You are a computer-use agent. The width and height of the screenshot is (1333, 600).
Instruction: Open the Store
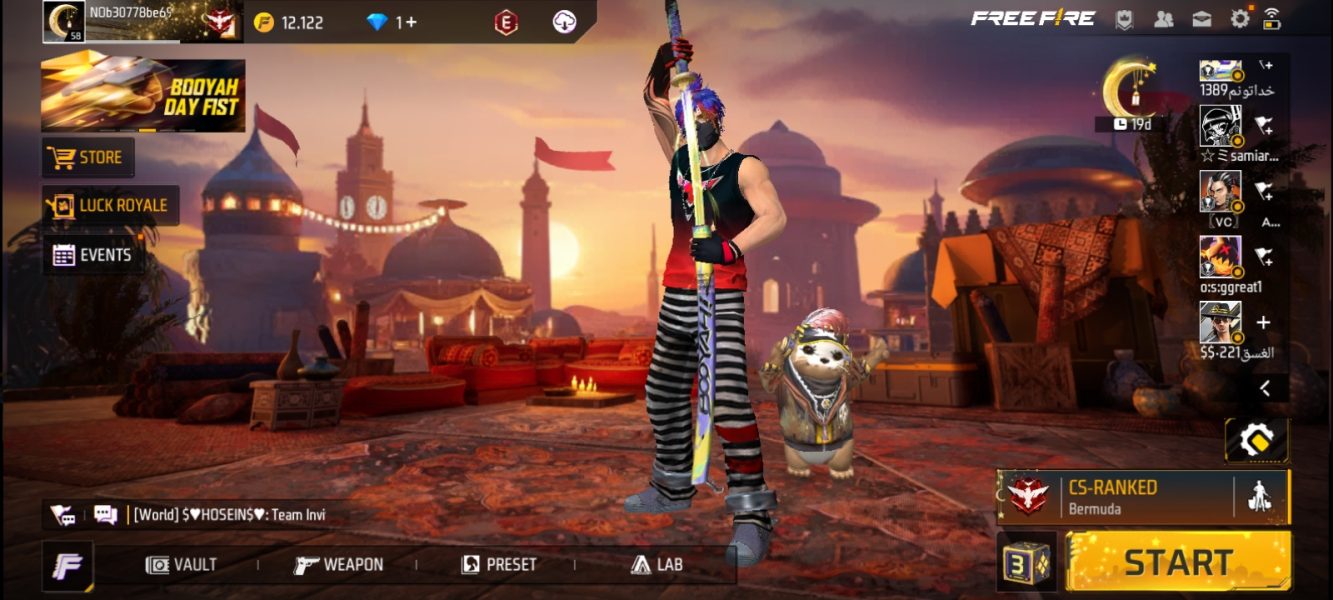coord(88,158)
